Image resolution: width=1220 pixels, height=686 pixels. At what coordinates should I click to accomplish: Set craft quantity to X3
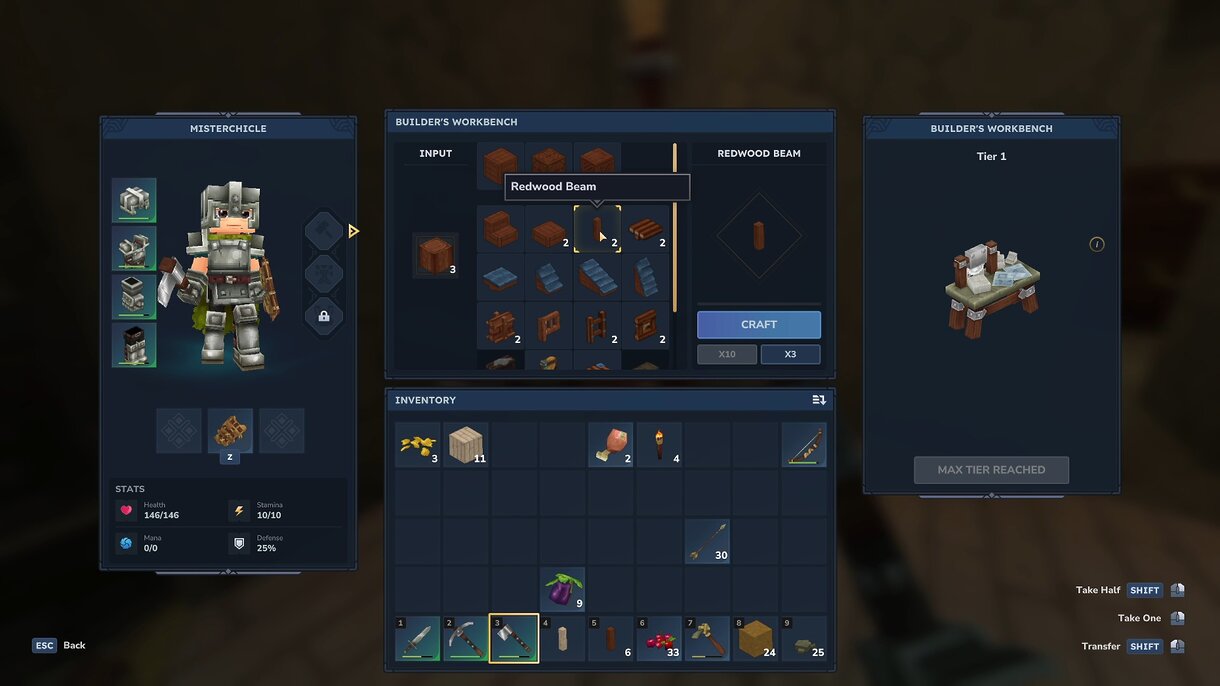(x=790, y=354)
